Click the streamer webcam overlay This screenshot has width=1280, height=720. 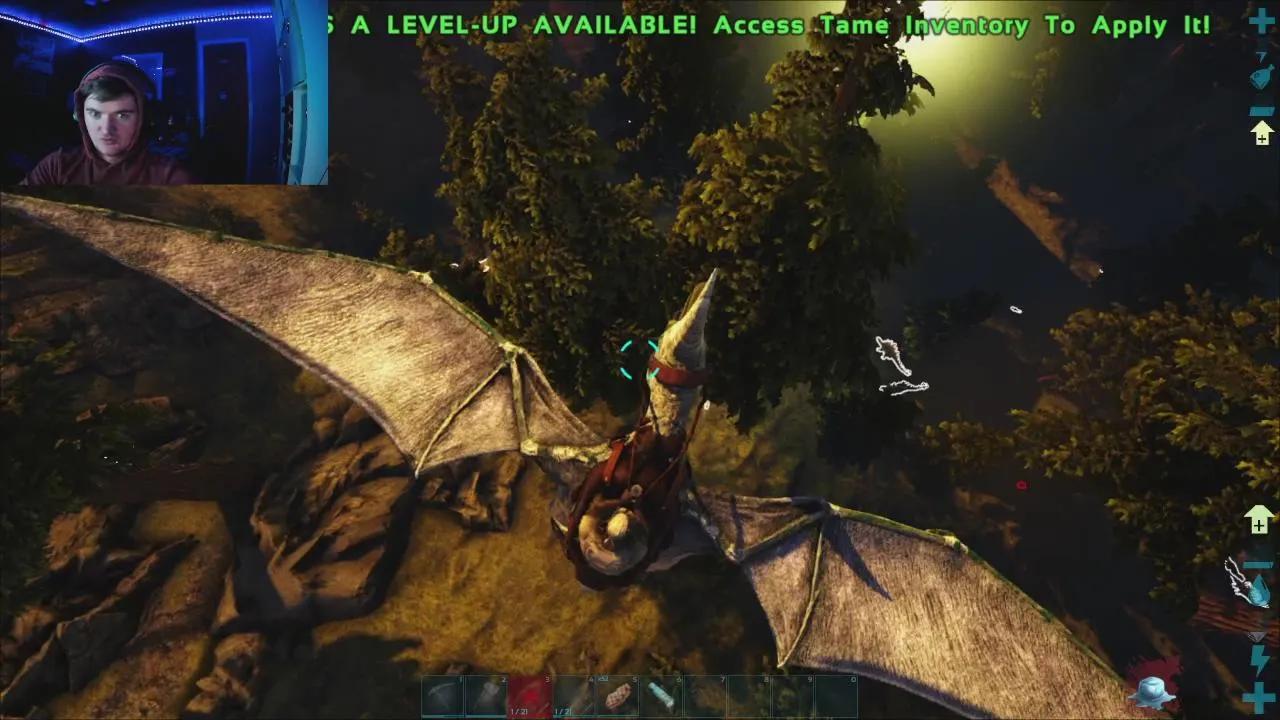click(164, 93)
